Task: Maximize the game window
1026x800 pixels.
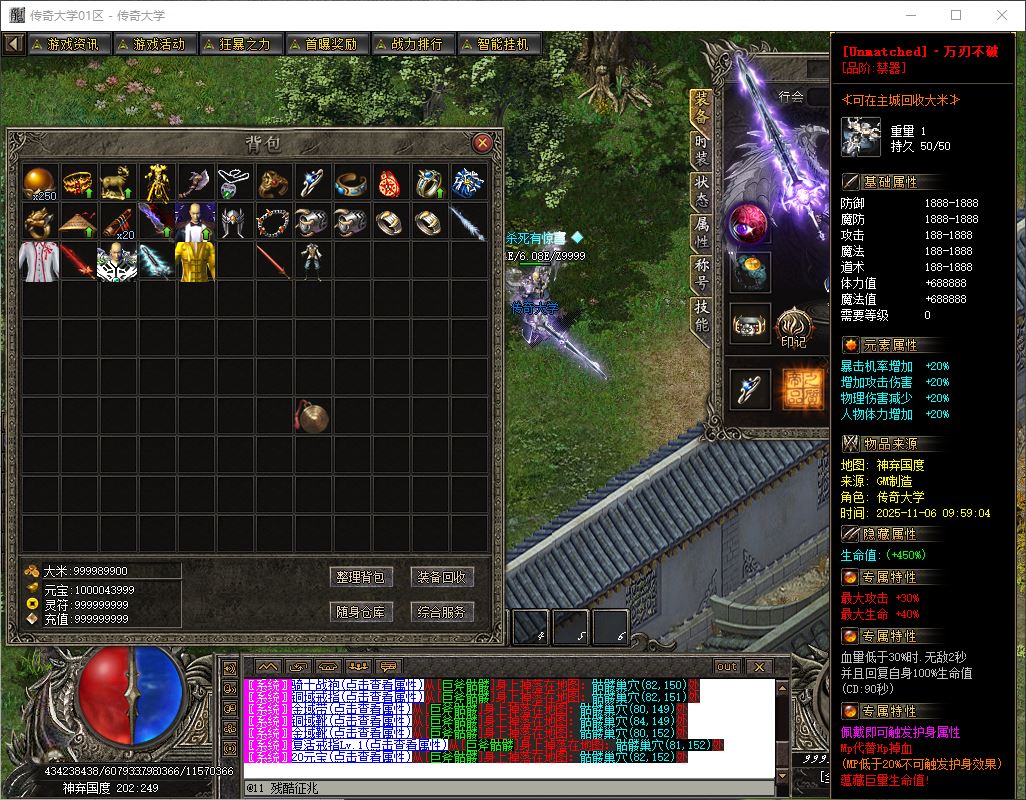Action: point(955,15)
